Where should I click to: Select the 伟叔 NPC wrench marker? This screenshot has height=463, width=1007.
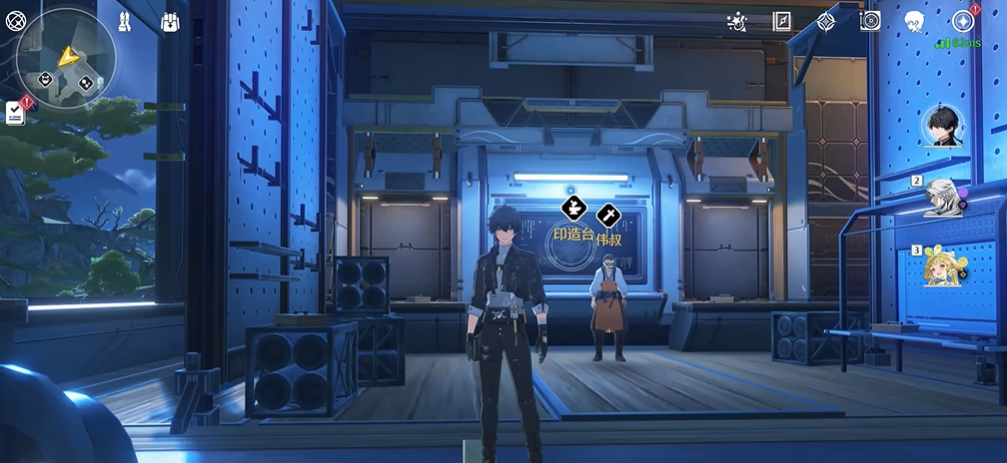point(607,215)
